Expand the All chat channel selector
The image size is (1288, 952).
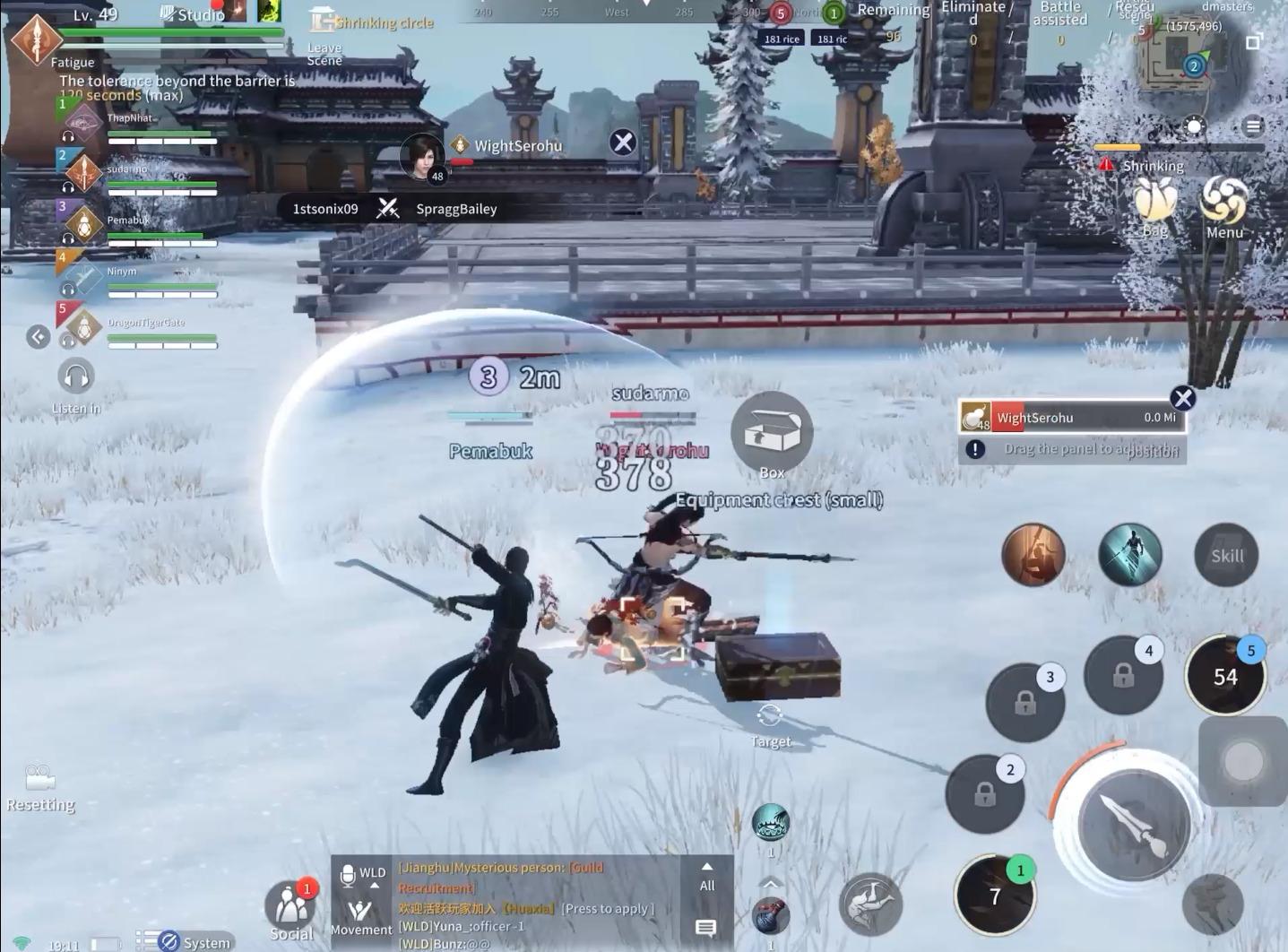(x=706, y=878)
